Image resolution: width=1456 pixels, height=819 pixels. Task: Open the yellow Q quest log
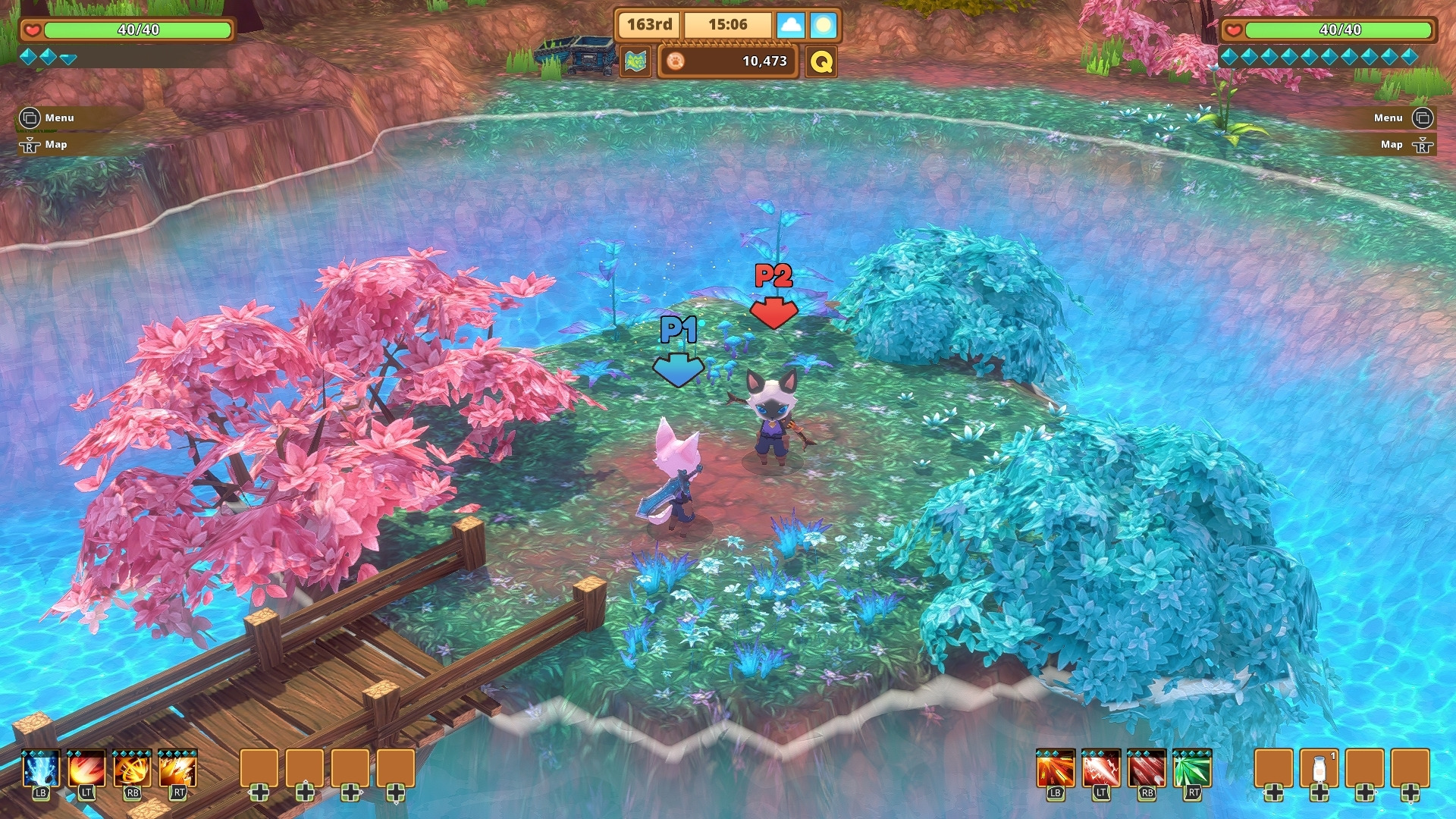click(x=821, y=61)
